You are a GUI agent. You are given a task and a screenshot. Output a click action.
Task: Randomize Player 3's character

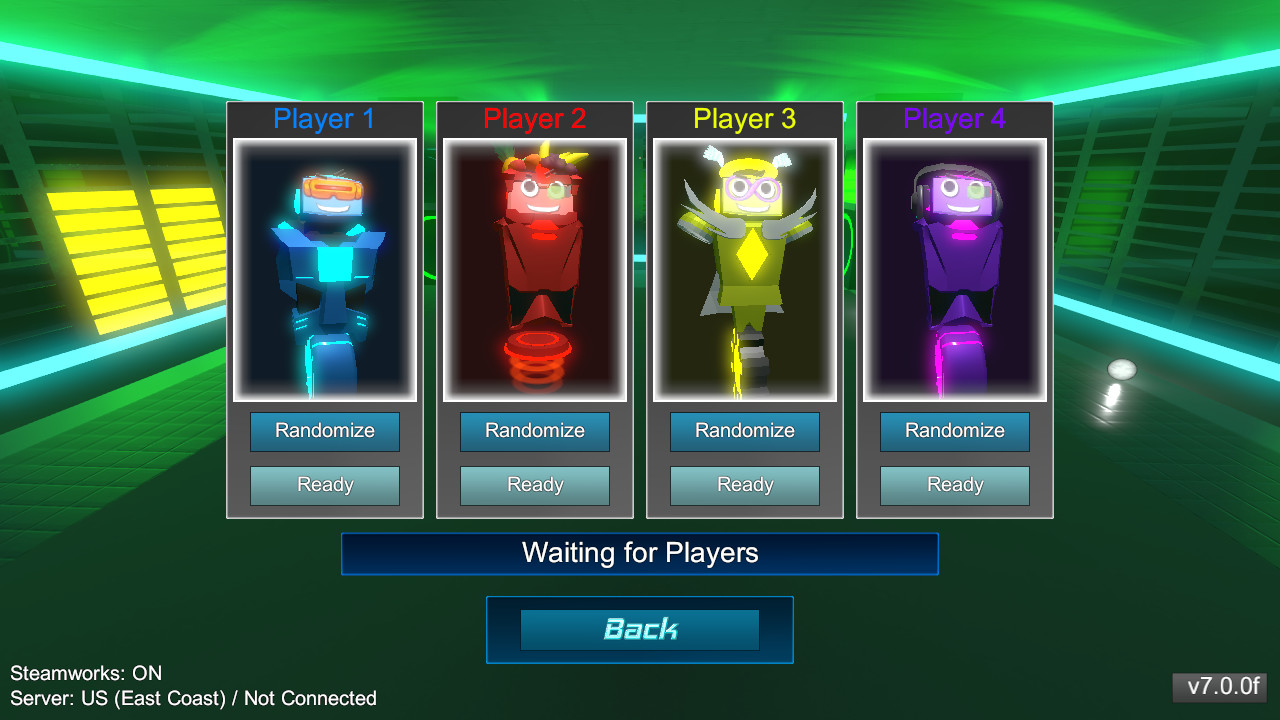pyautogui.click(x=744, y=431)
